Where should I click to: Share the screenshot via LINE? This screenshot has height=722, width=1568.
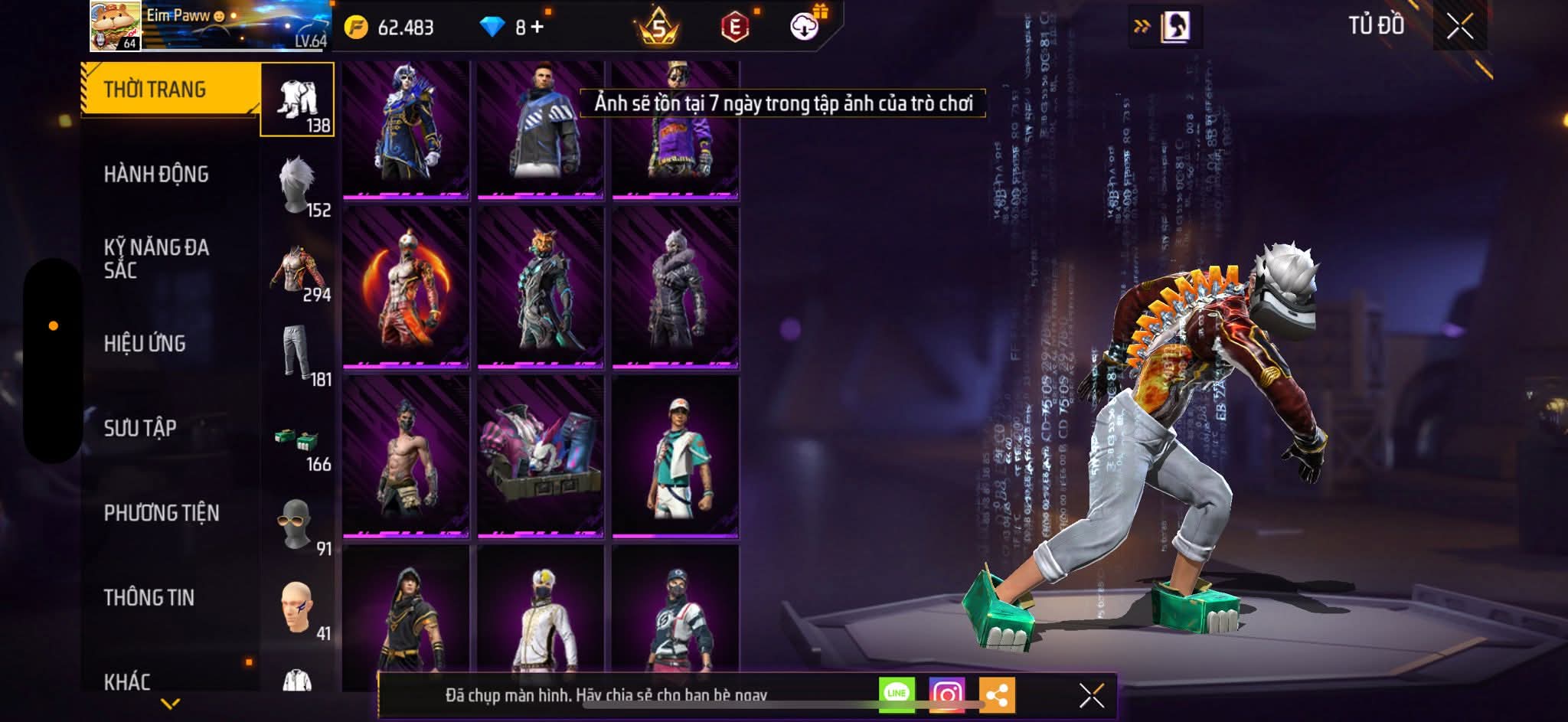click(x=897, y=694)
